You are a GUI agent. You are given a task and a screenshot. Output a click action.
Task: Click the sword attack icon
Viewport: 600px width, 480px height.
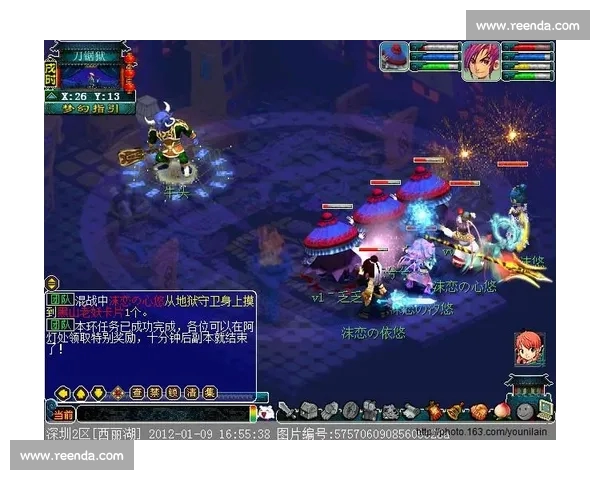click(x=288, y=410)
